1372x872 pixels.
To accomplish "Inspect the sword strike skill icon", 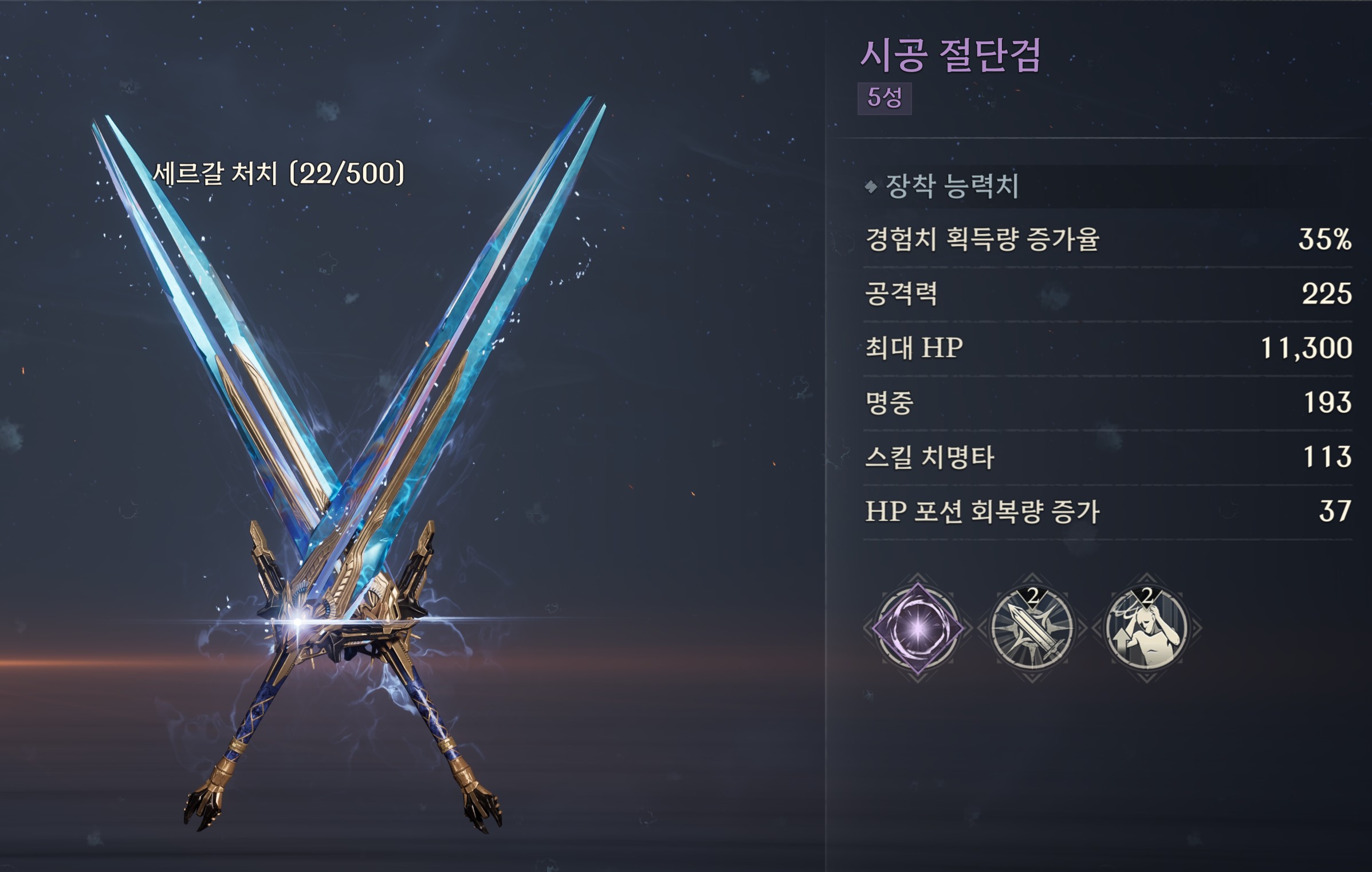I will [1032, 628].
